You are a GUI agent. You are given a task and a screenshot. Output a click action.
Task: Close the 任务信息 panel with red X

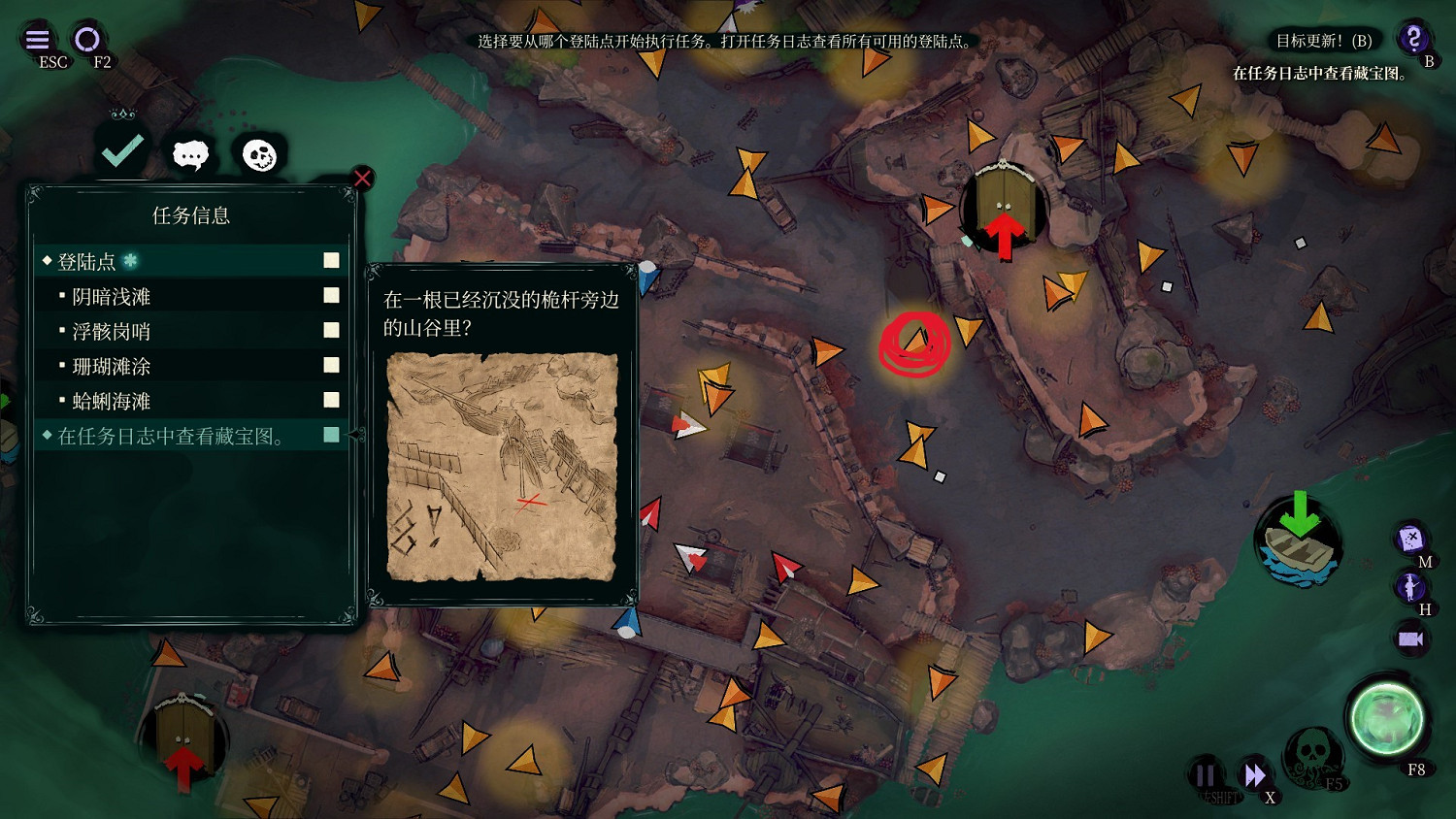tap(362, 179)
